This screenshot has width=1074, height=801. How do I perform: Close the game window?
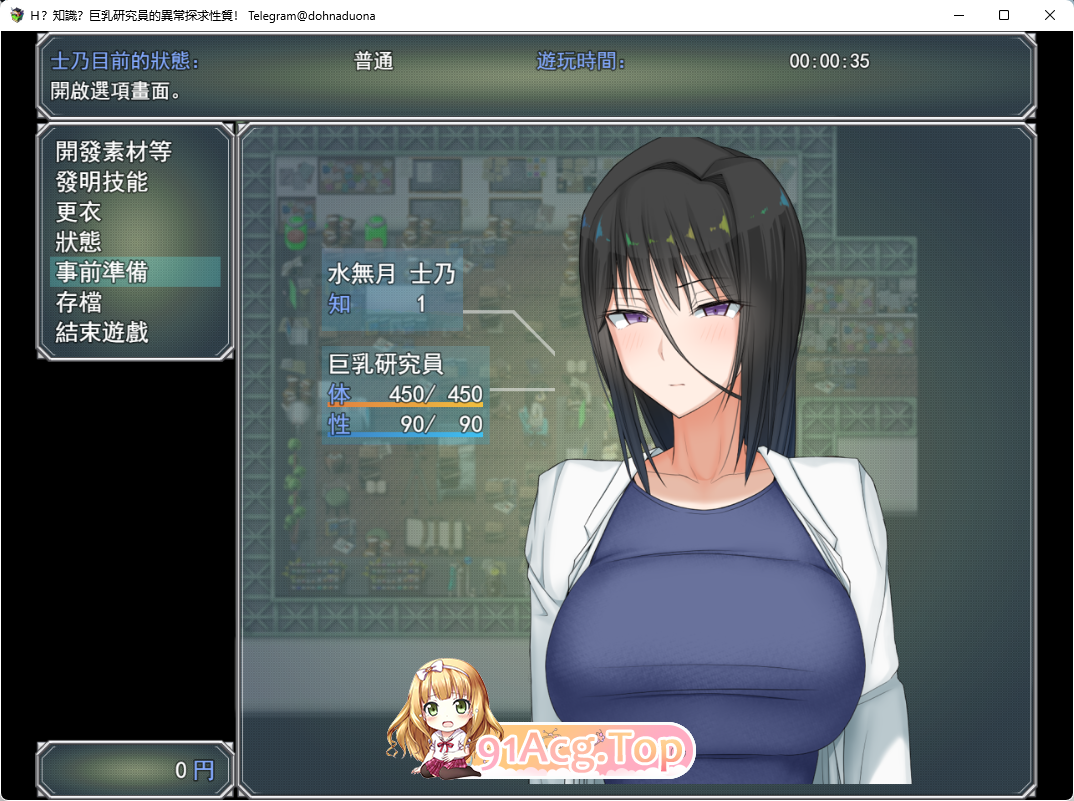click(x=1049, y=15)
